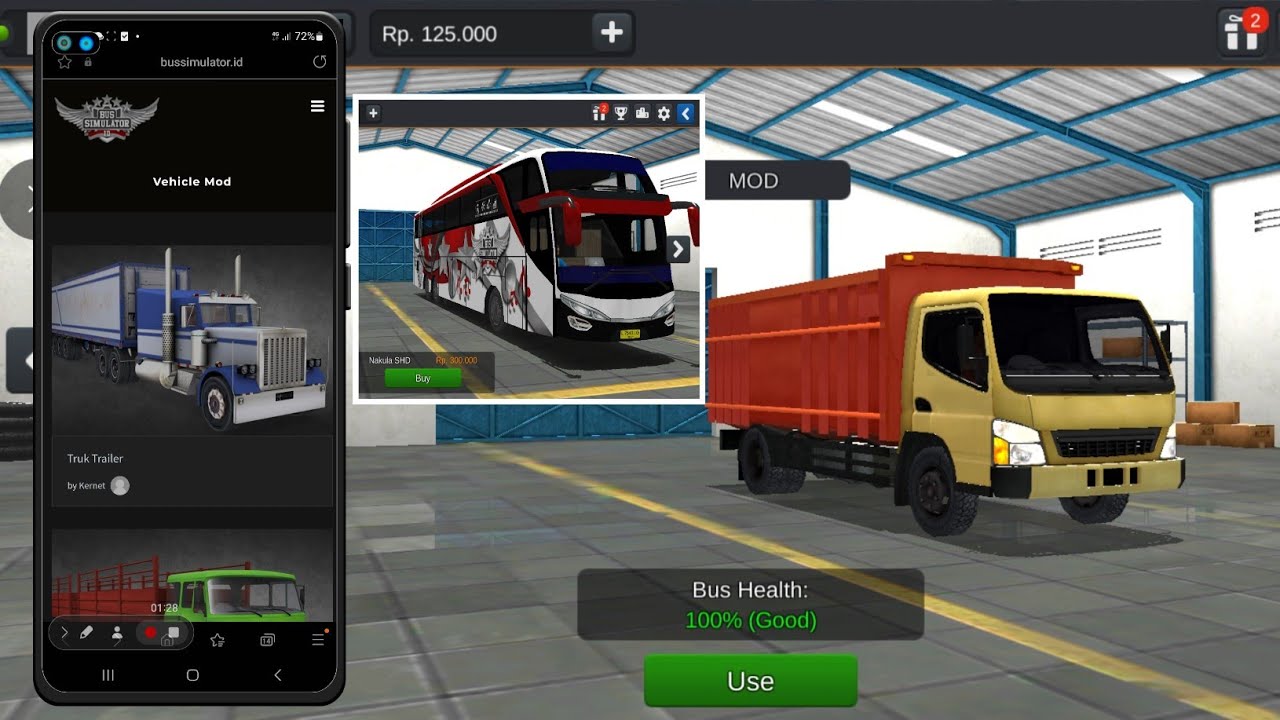Collapse the bus panel with blue back chevron
The image size is (1280, 720).
(x=685, y=113)
